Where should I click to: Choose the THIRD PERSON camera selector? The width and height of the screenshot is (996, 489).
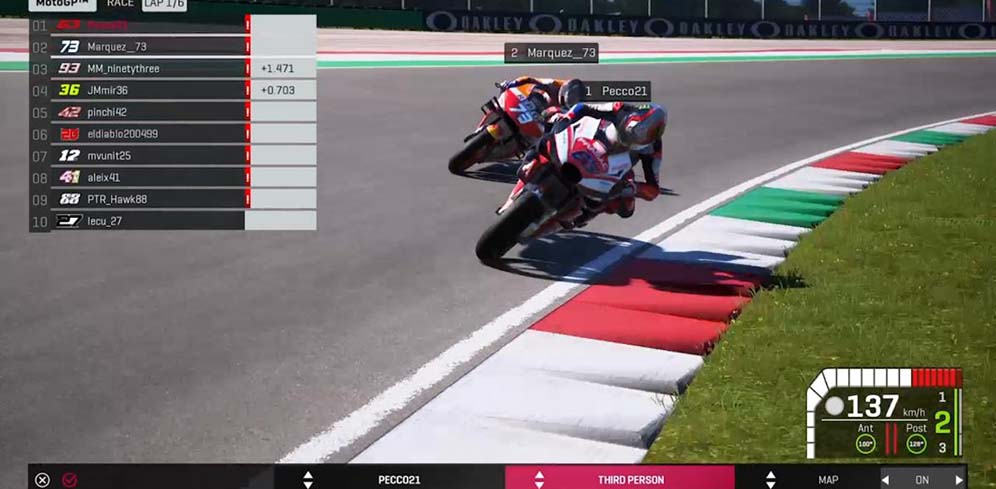(630, 480)
